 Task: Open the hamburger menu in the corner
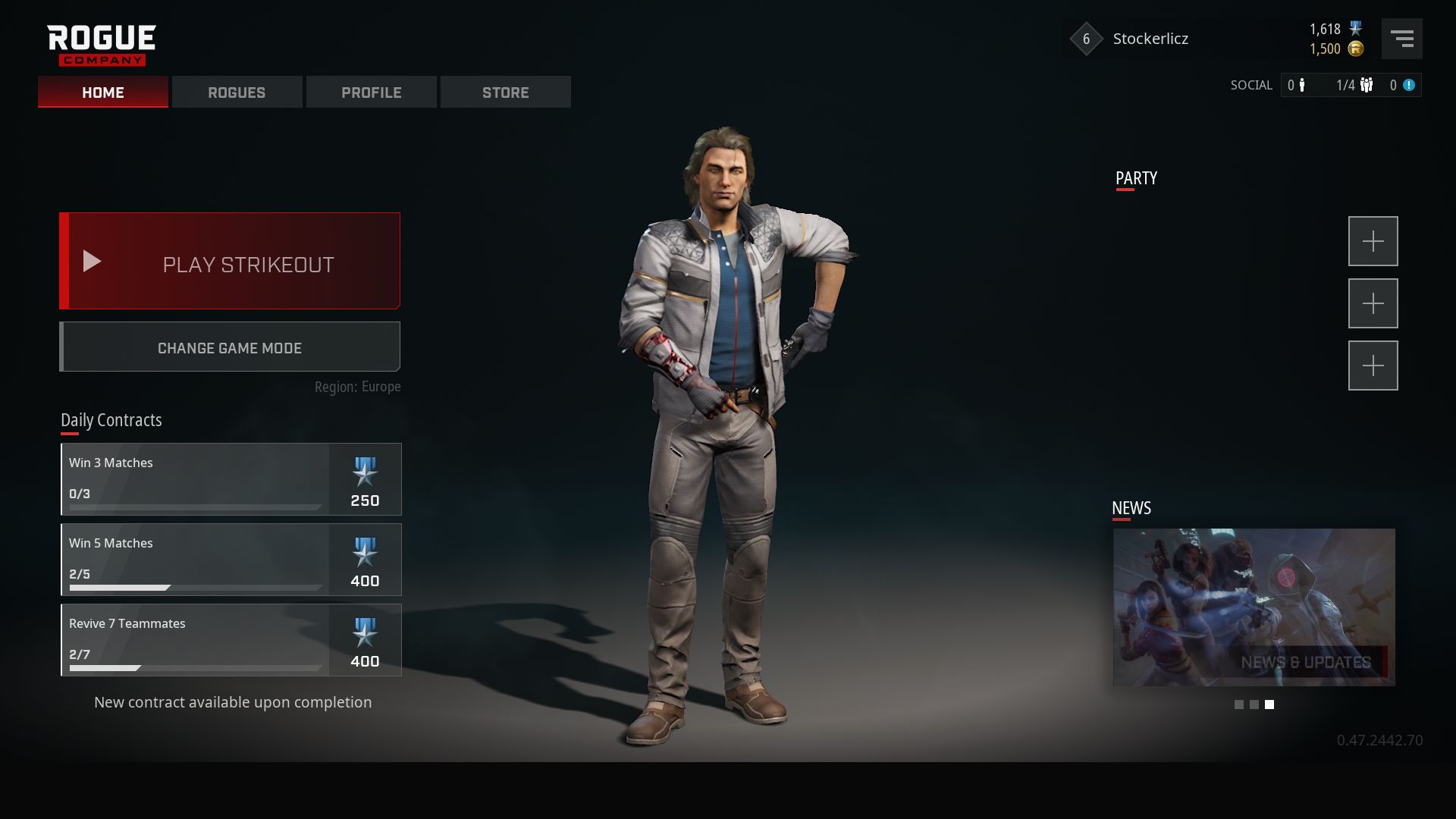point(1401,39)
